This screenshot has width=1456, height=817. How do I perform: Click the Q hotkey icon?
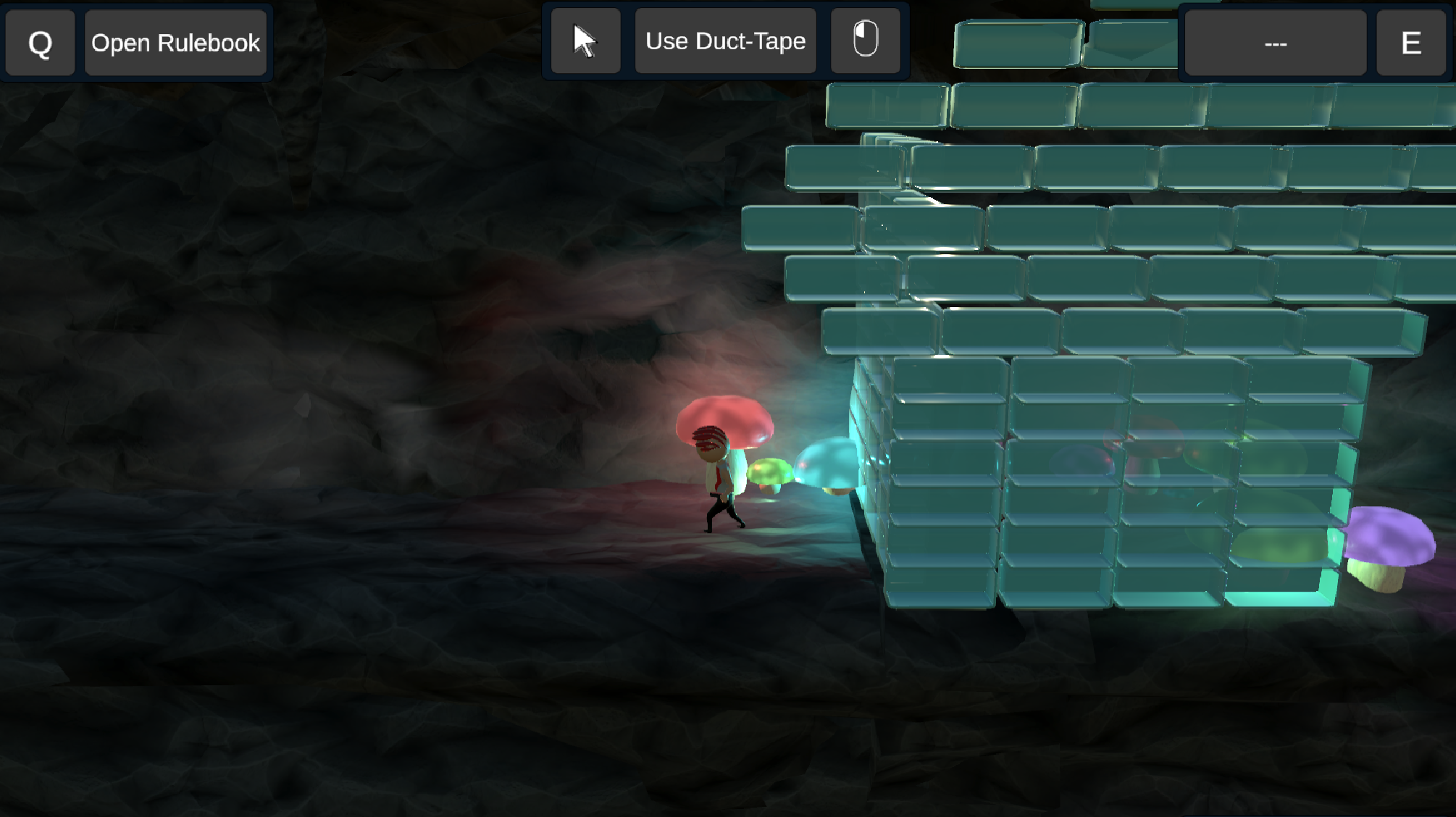tap(40, 43)
